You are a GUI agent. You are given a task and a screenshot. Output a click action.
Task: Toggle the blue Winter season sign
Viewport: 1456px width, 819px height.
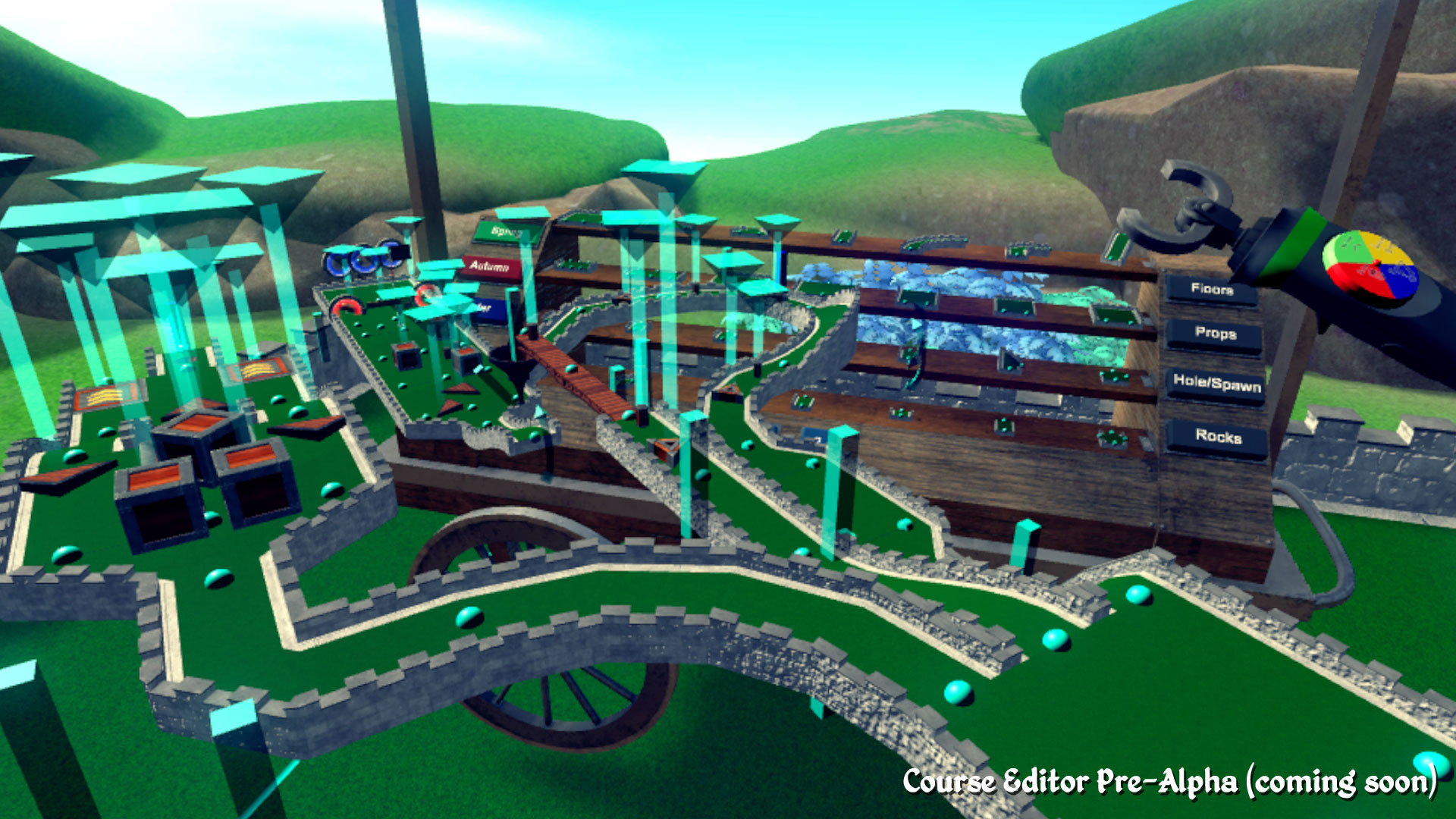point(483,308)
